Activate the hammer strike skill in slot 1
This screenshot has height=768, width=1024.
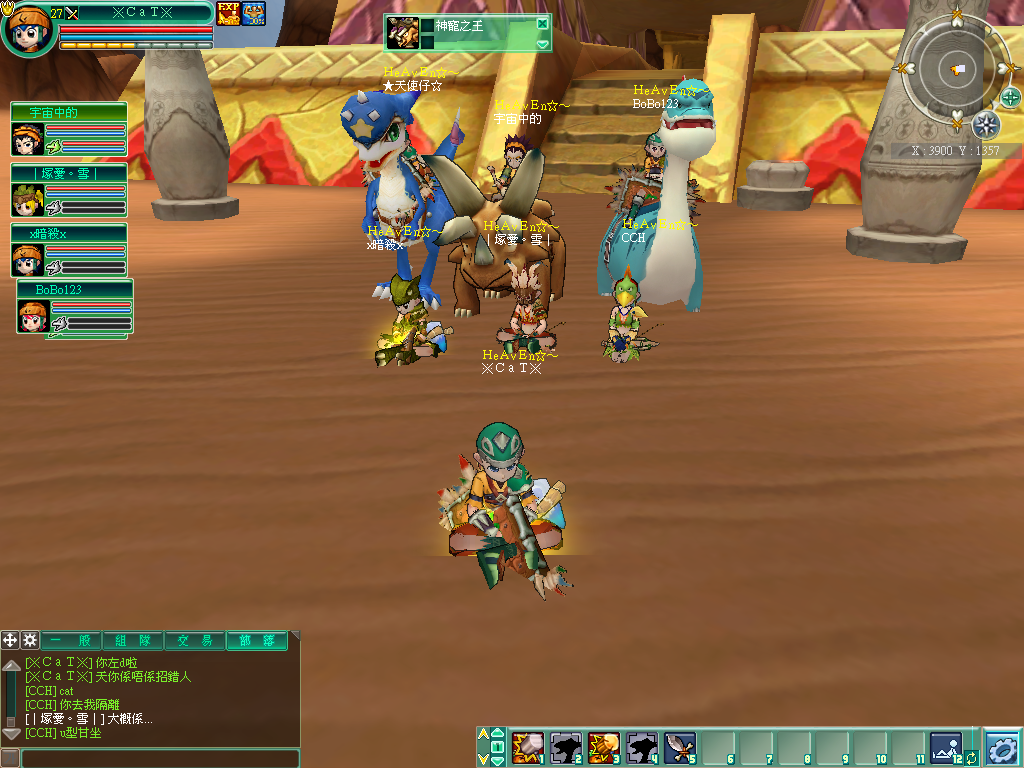(526, 747)
